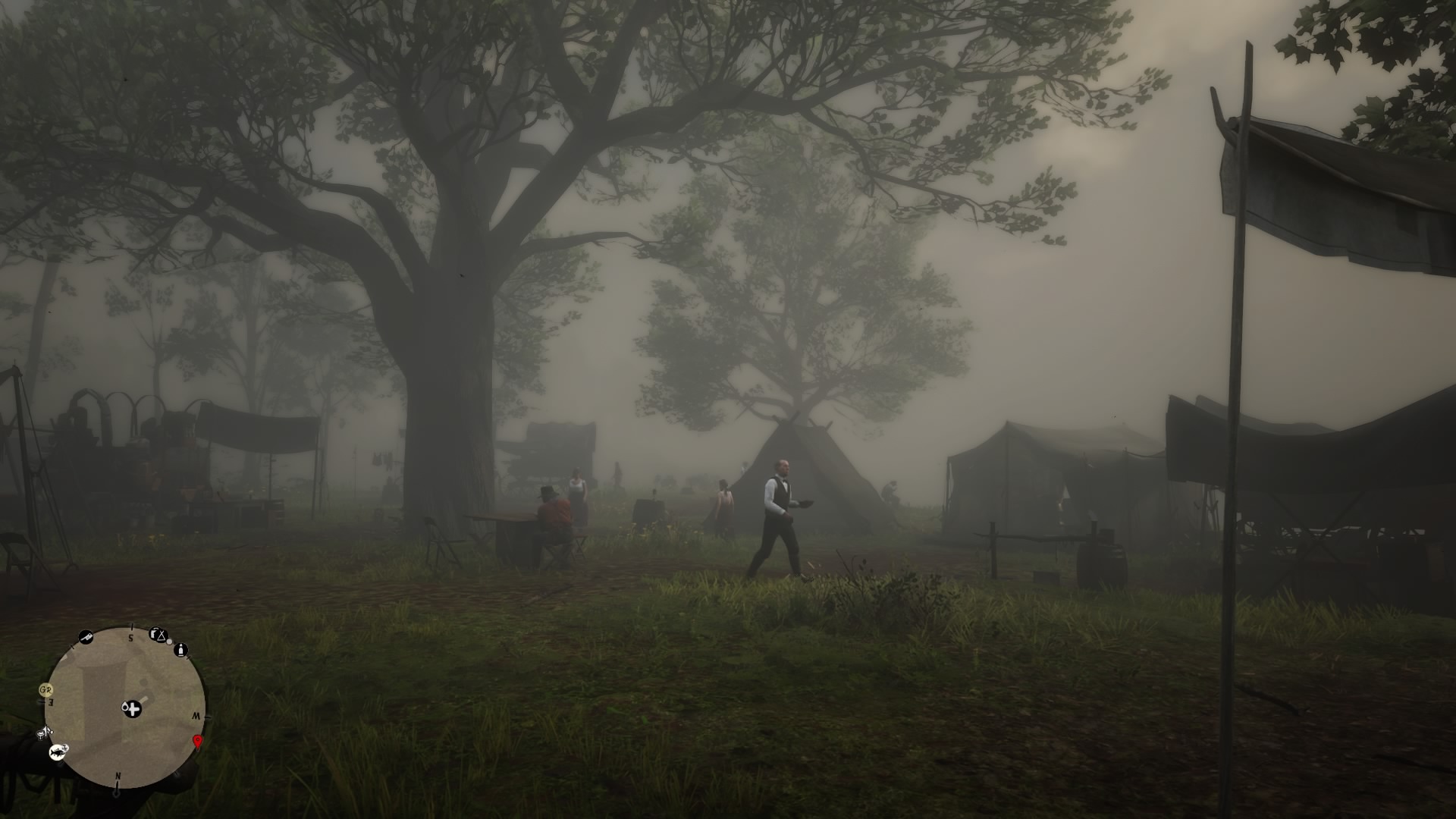The width and height of the screenshot is (1456, 819).
Task: Select the tonic bottle blip on the minimap
Action: click(x=182, y=650)
